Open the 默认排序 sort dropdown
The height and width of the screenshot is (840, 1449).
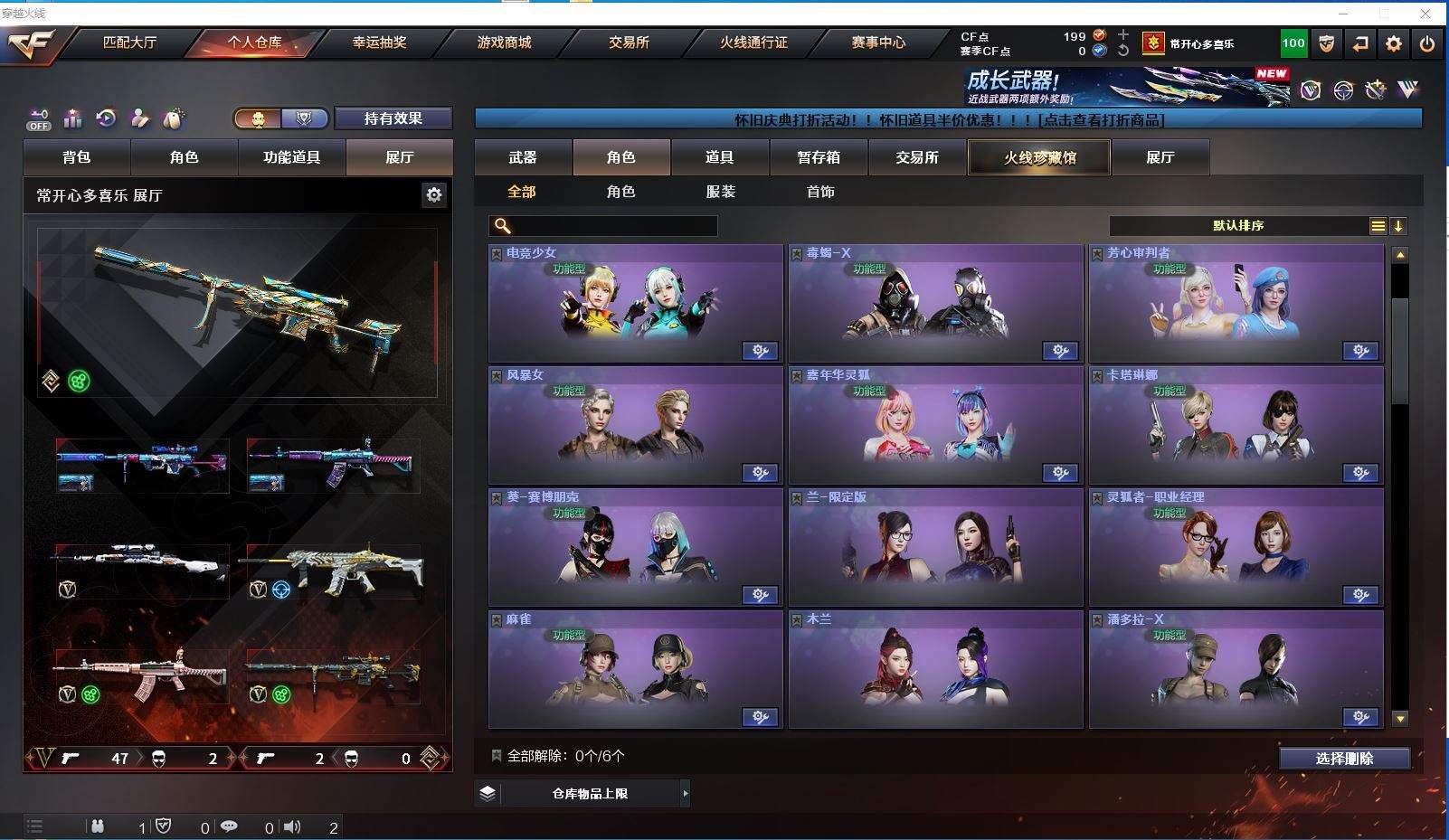pyautogui.click(x=1238, y=226)
